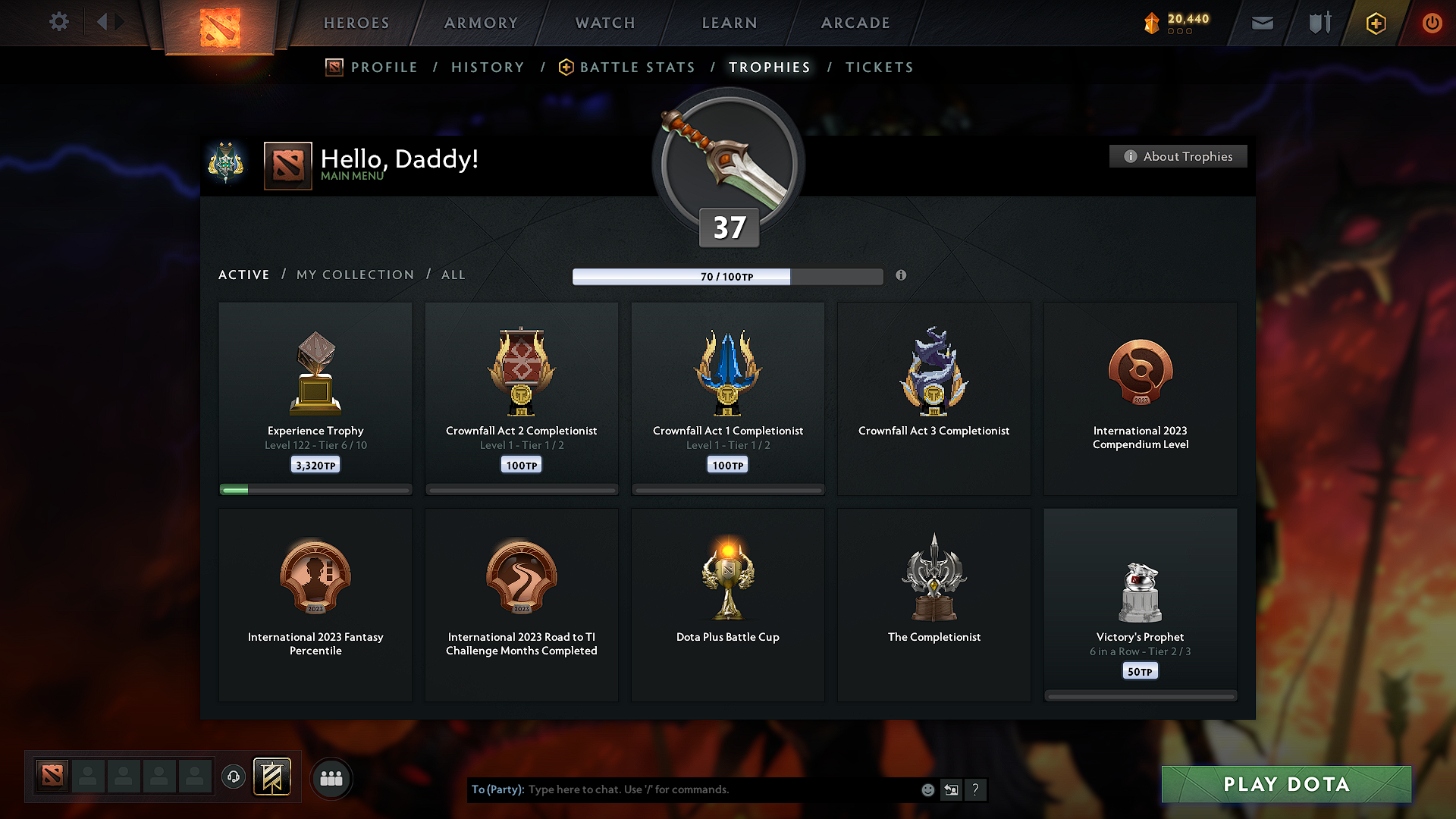
Task: Open the chat wheel icon beside emoticons
Action: (951, 789)
